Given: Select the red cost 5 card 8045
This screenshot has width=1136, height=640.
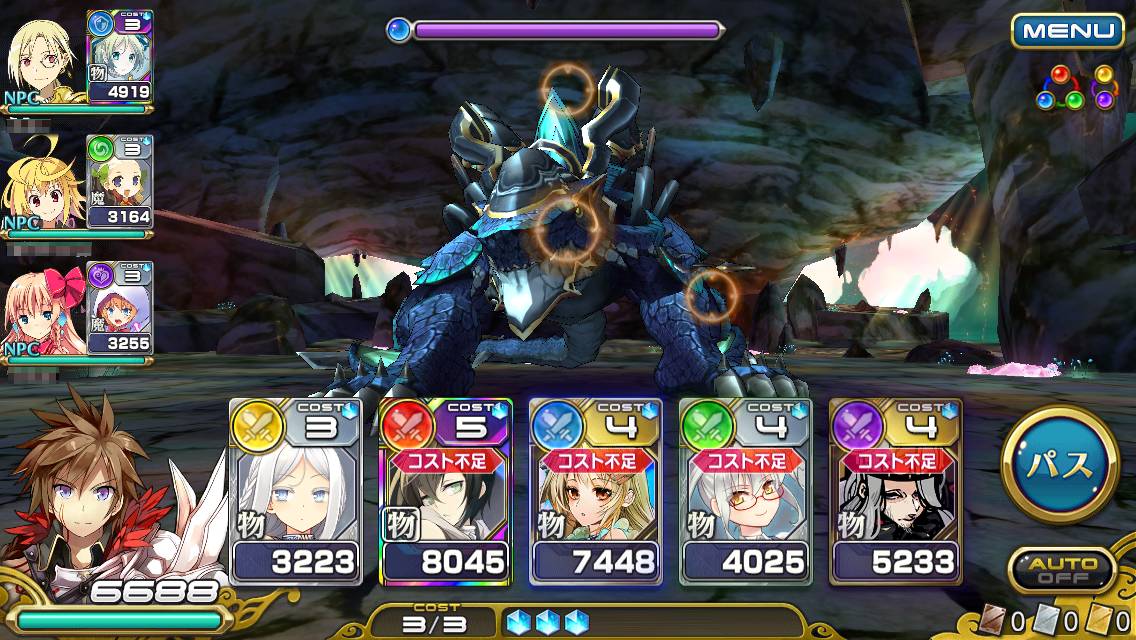Looking at the screenshot, I should [x=446, y=492].
